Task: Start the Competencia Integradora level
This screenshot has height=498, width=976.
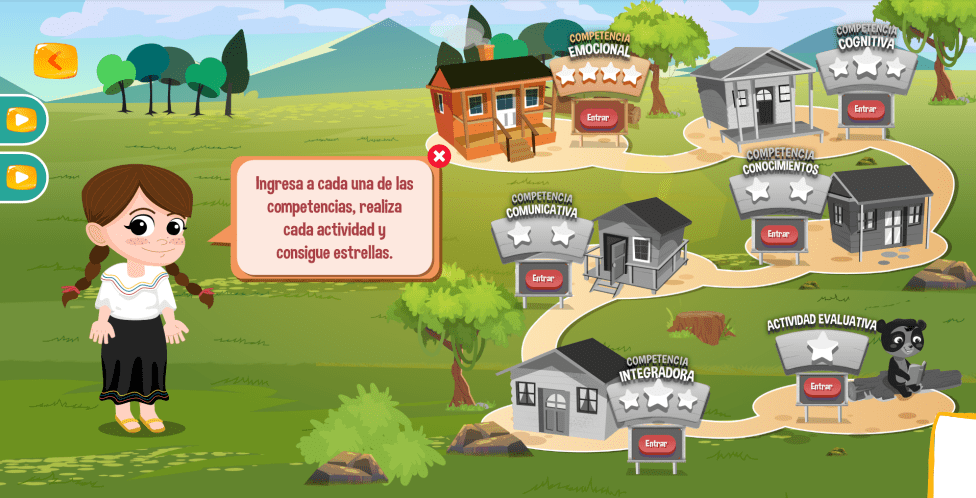Action: click(x=656, y=443)
